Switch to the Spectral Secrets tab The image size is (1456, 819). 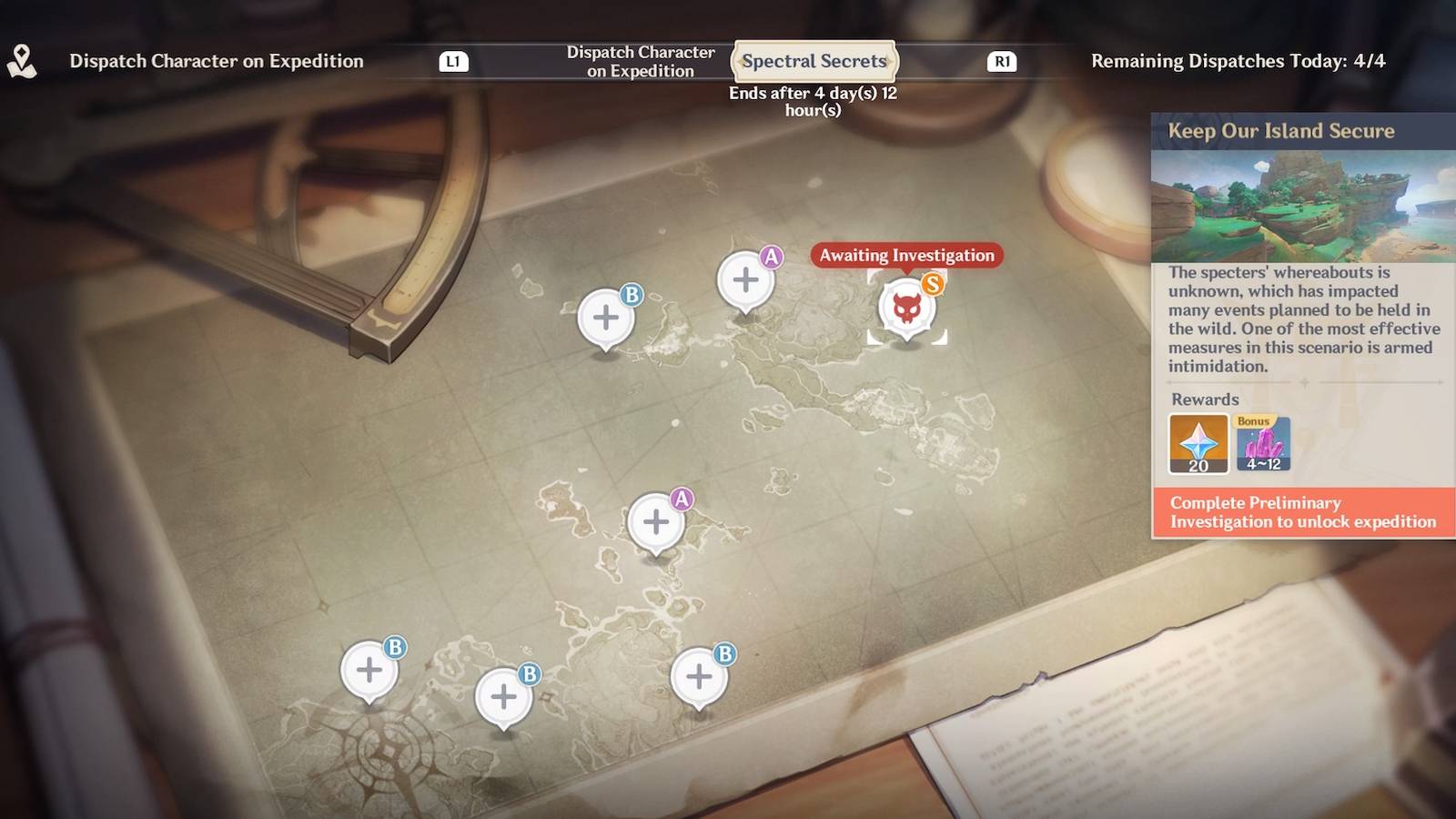[x=814, y=62]
